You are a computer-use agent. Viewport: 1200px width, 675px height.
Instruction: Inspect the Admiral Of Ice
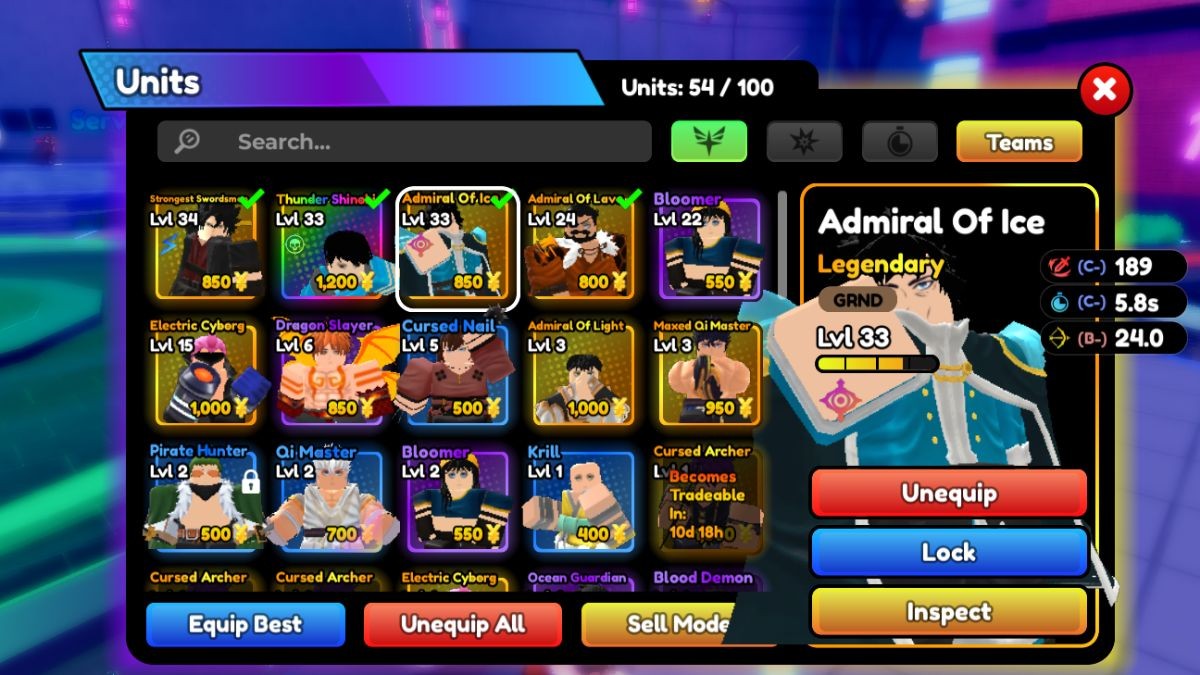point(948,611)
